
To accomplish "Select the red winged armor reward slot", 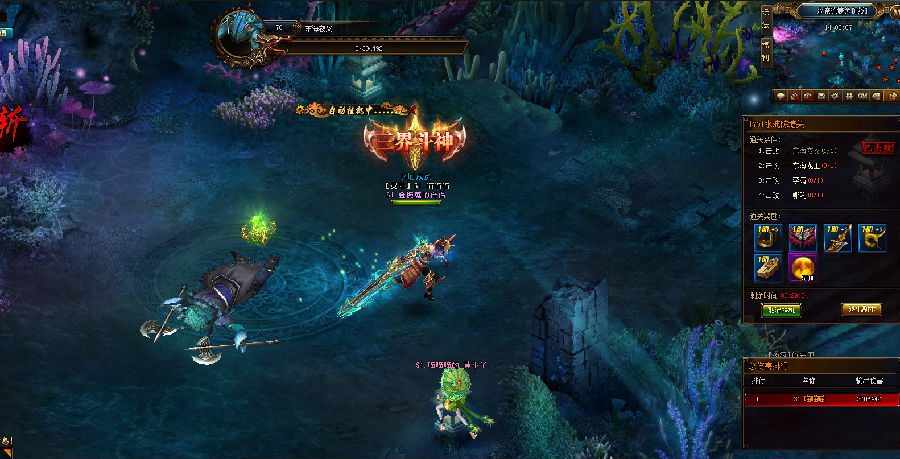I will (803, 237).
